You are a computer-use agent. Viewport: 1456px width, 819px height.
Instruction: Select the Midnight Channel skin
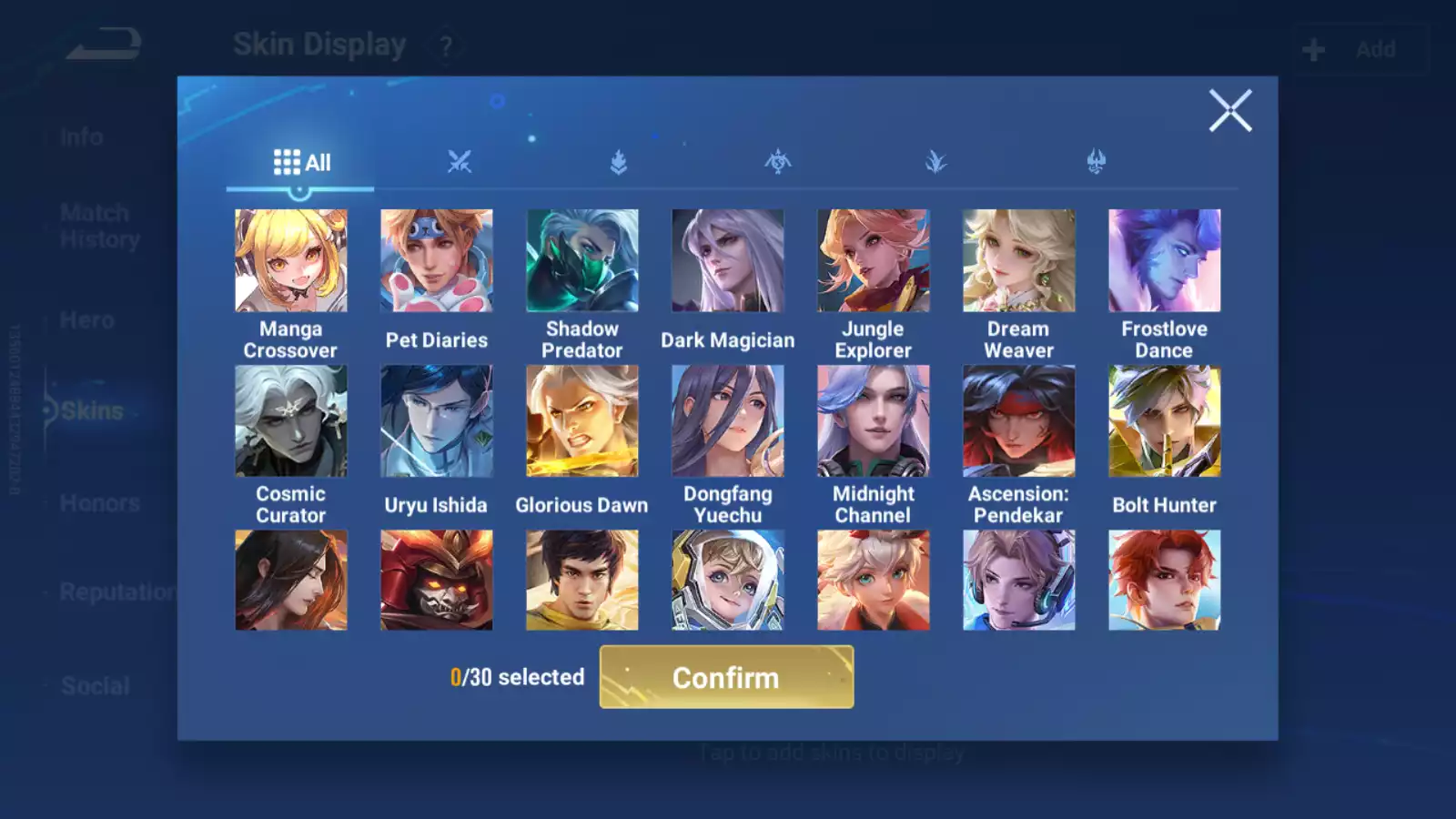pyautogui.click(x=873, y=421)
